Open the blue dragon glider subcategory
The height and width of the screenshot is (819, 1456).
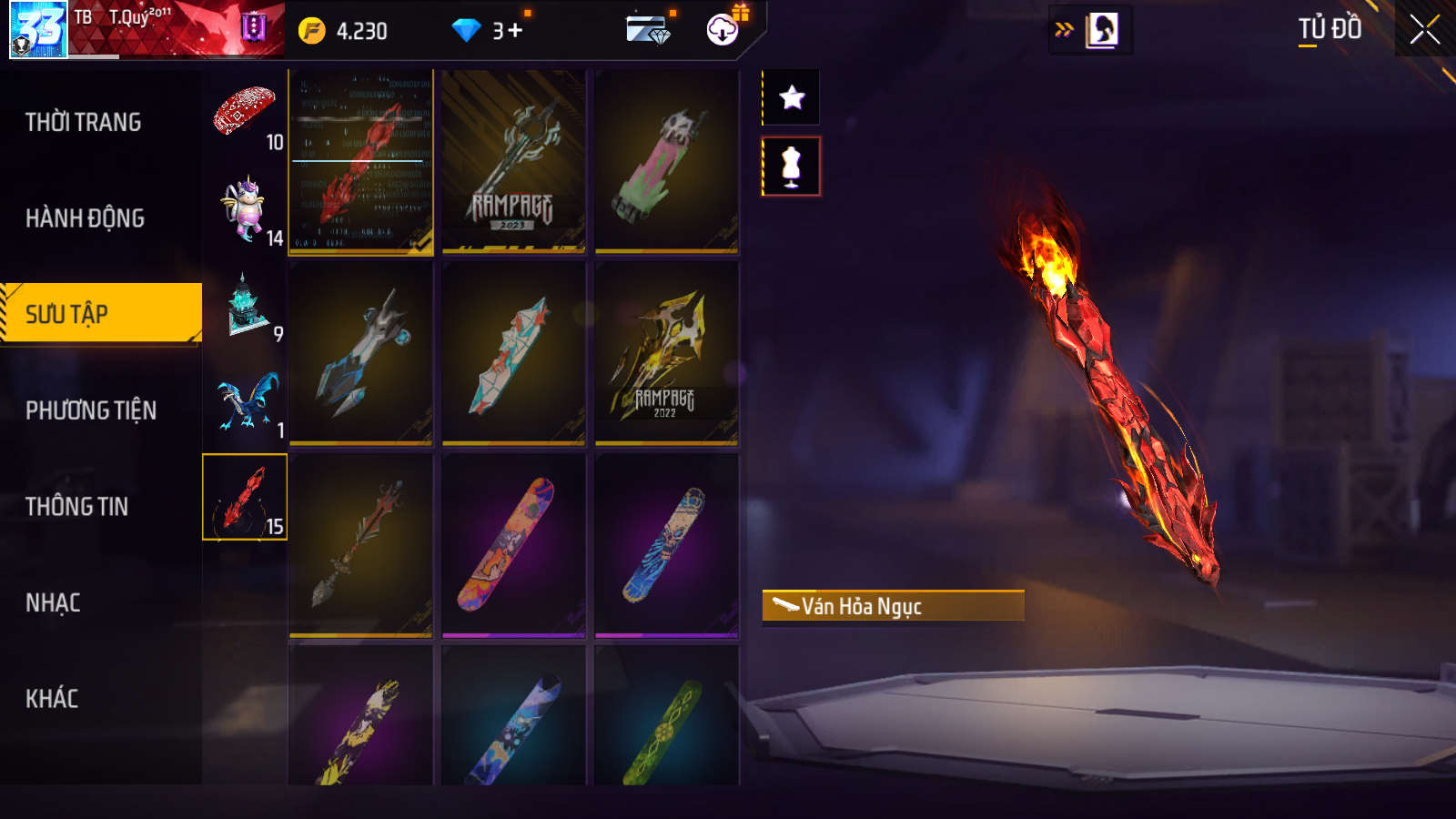(244, 402)
